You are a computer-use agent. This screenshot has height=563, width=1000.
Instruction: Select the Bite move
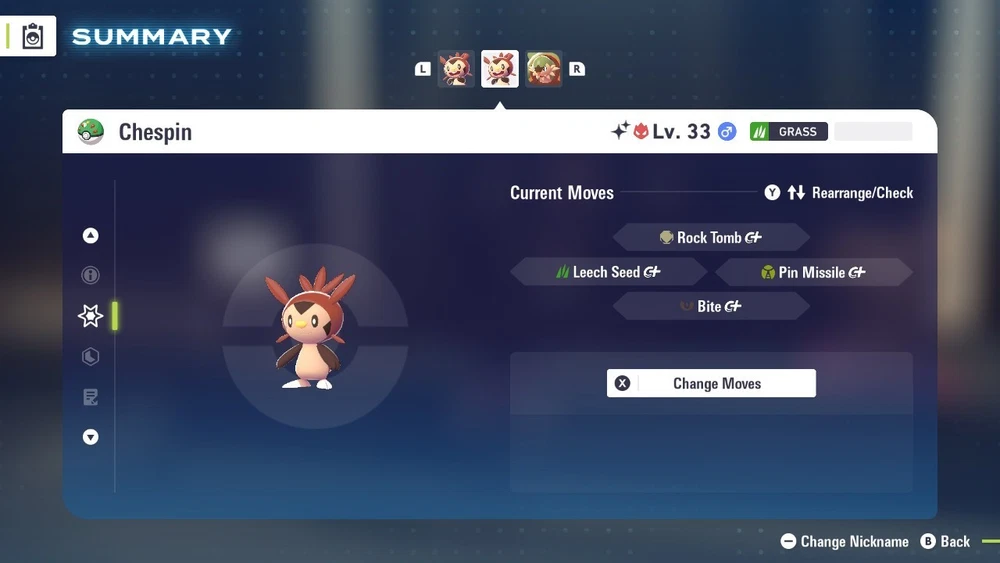(x=710, y=307)
